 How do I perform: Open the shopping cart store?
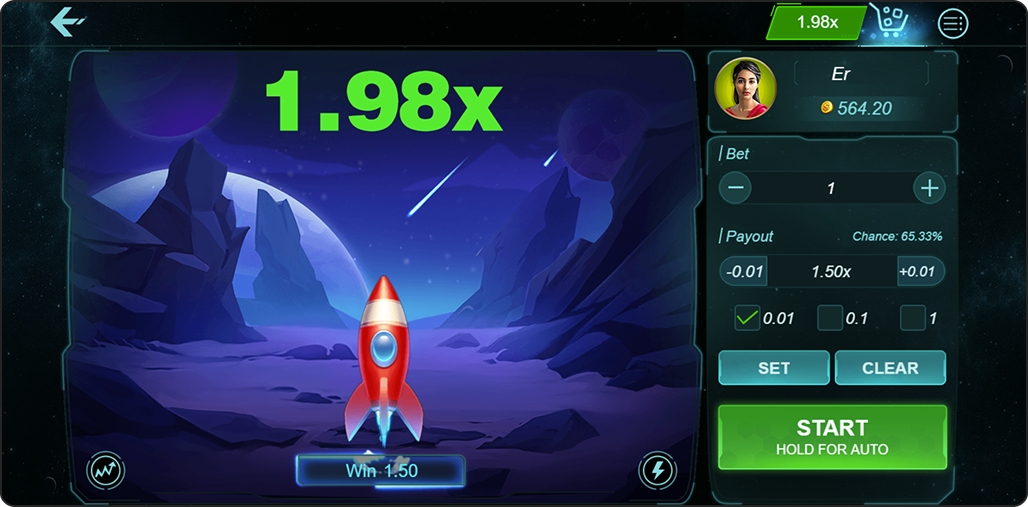pos(887,22)
